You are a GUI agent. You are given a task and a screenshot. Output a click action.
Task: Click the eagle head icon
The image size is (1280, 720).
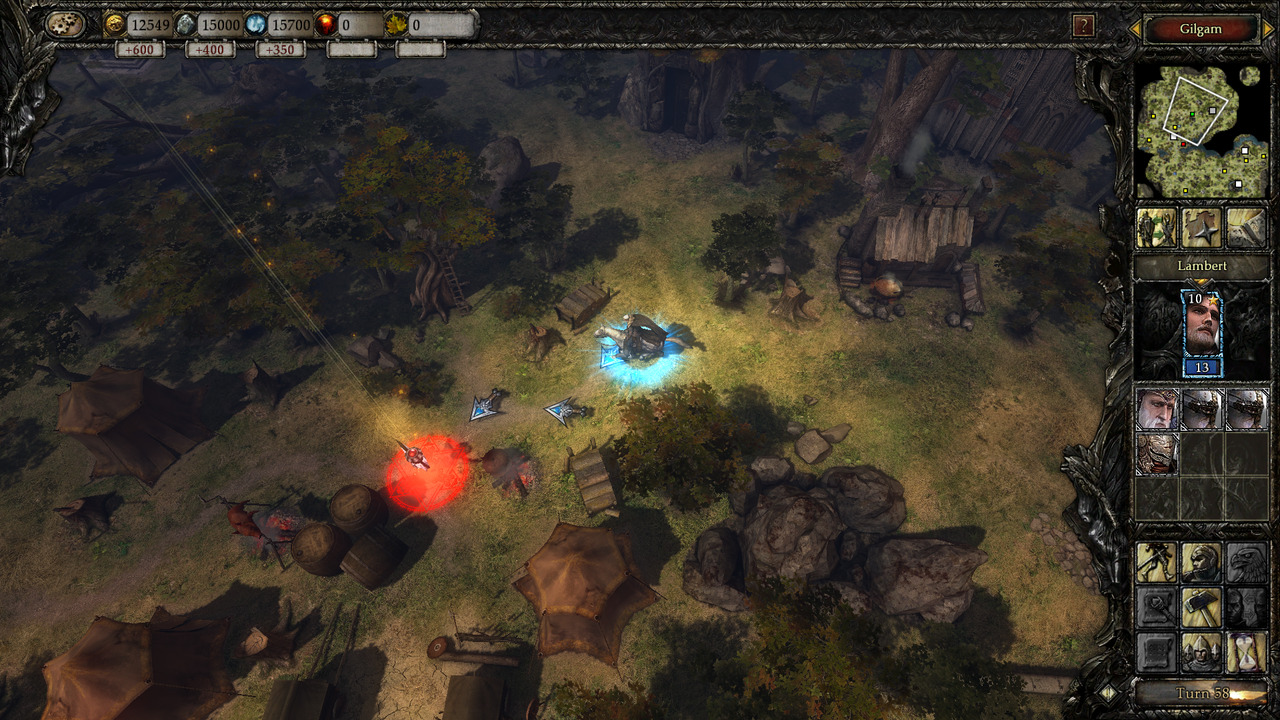pyautogui.click(x=1245, y=563)
